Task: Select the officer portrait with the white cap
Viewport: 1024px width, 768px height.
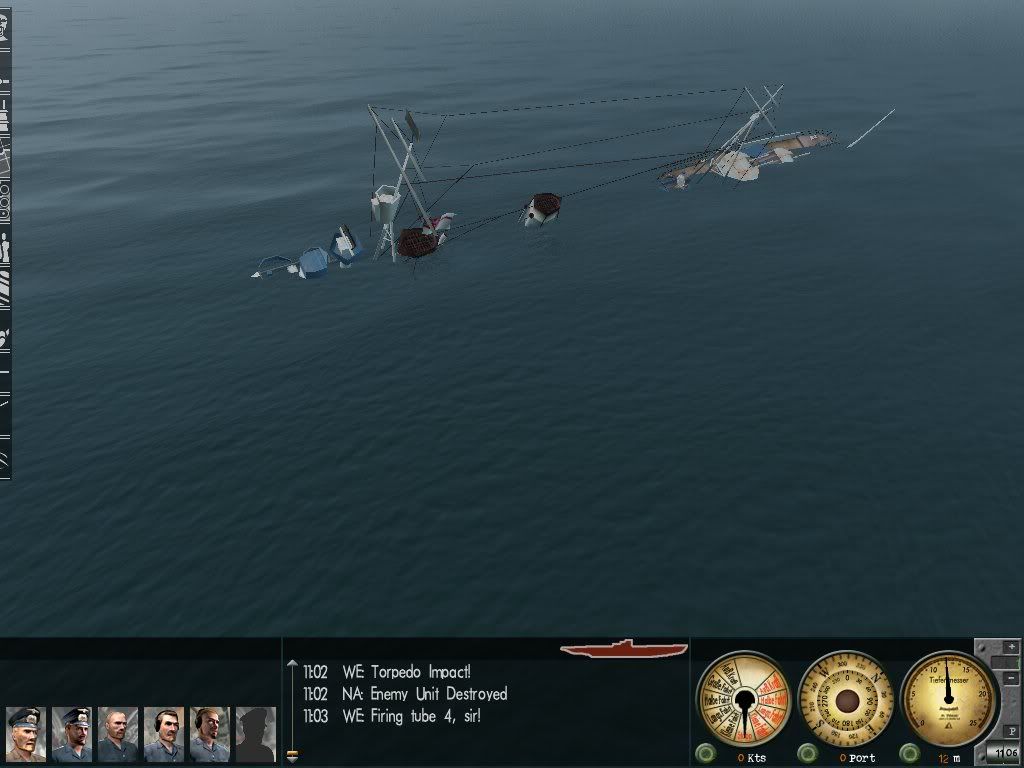Action: click(25, 734)
